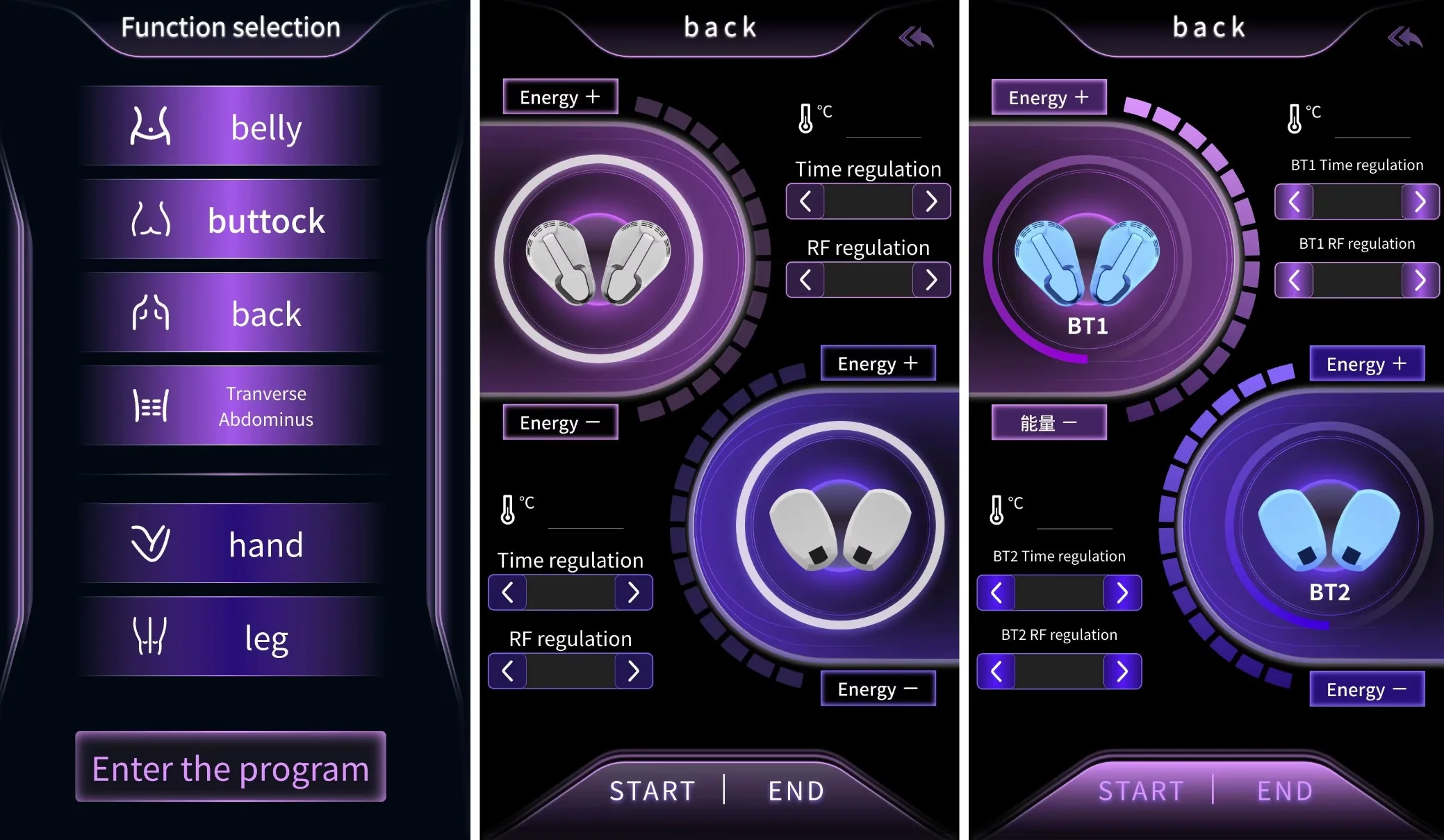Viewport: 1444px width, 840px height.
Task: Increase BT1 Time regulation with right arrow
Action: [x=1420, y=202]
